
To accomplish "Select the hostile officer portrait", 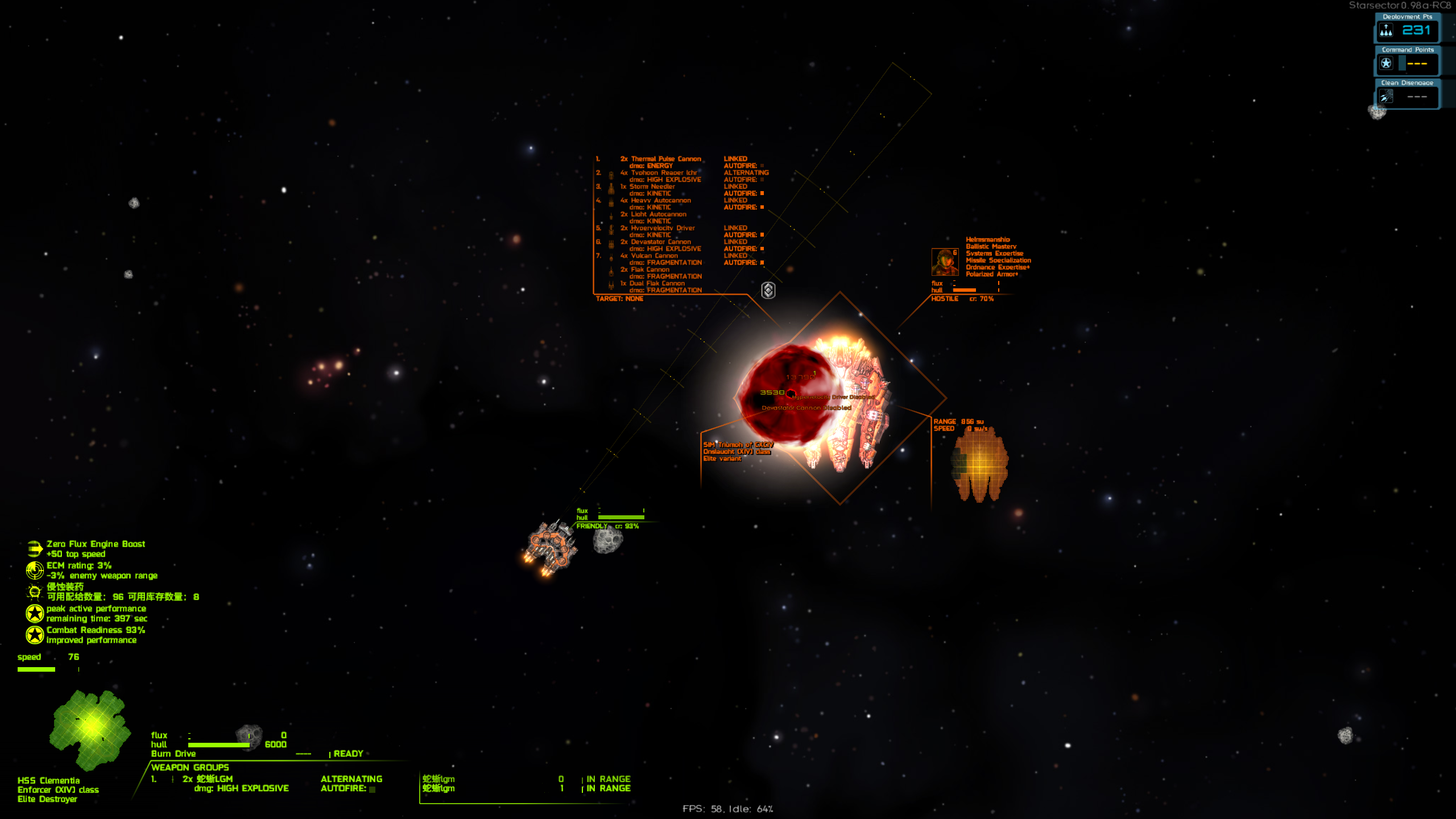I will tap(945, 262).
